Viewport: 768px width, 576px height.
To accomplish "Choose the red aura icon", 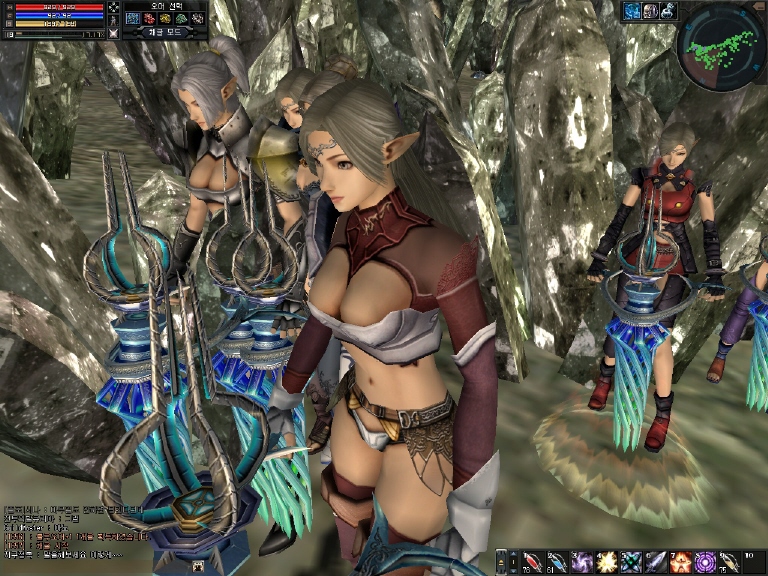I will (150, 18).
